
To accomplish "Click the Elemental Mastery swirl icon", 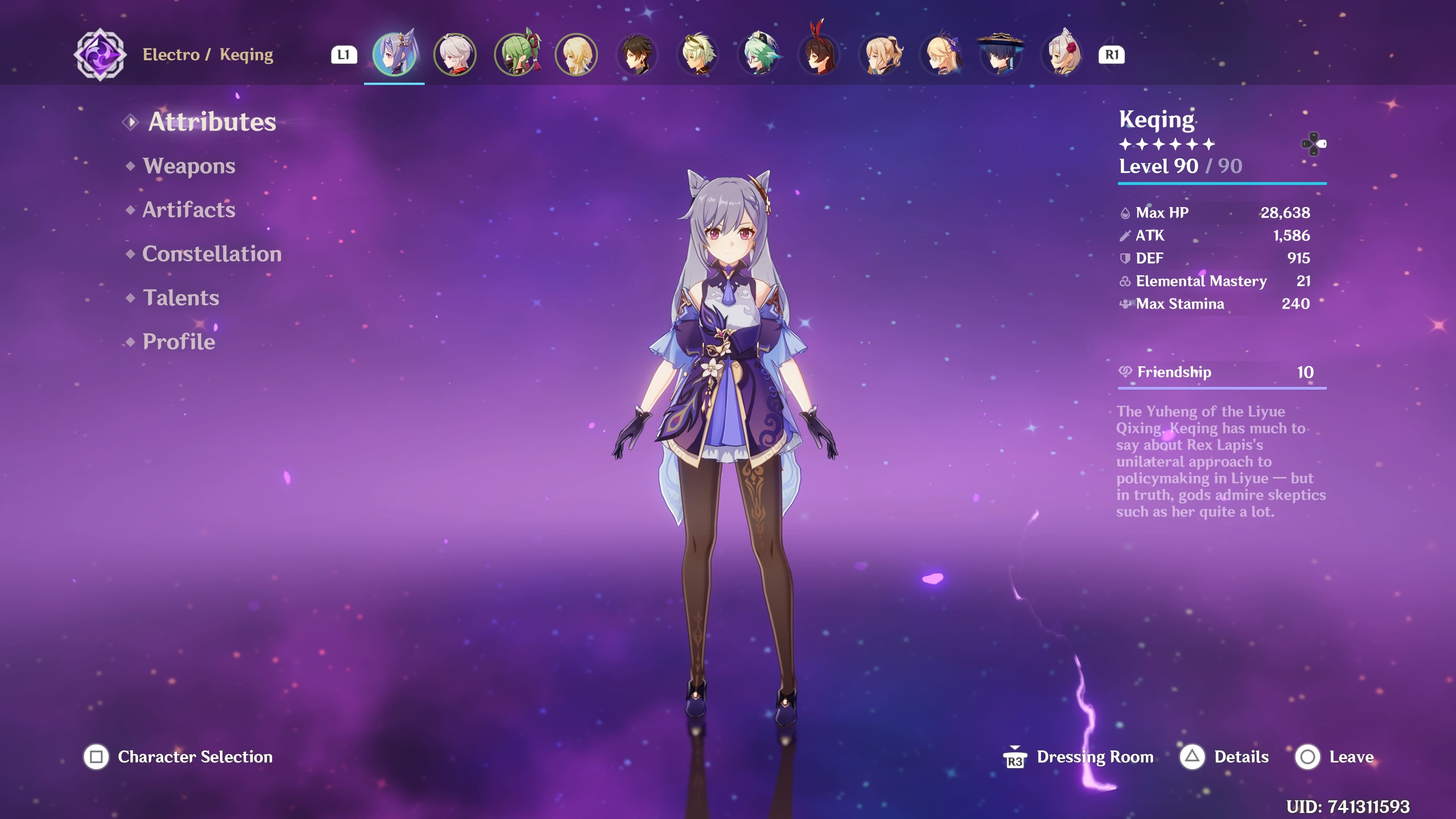I will pyautogui.click(x=1125, y=281).
